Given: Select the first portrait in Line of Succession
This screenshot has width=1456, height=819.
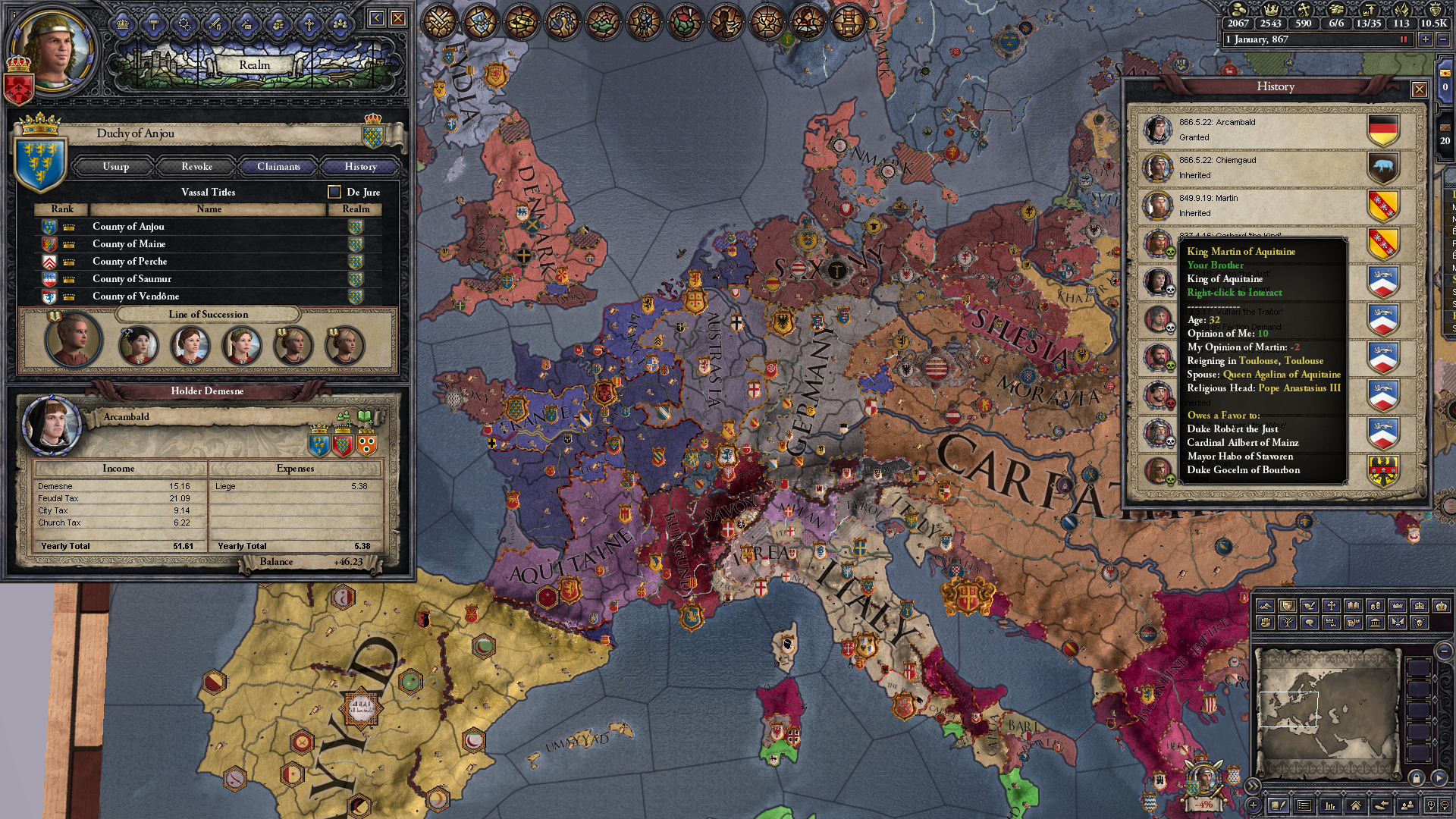Looking at the screenshot, I should click(72, 340).
